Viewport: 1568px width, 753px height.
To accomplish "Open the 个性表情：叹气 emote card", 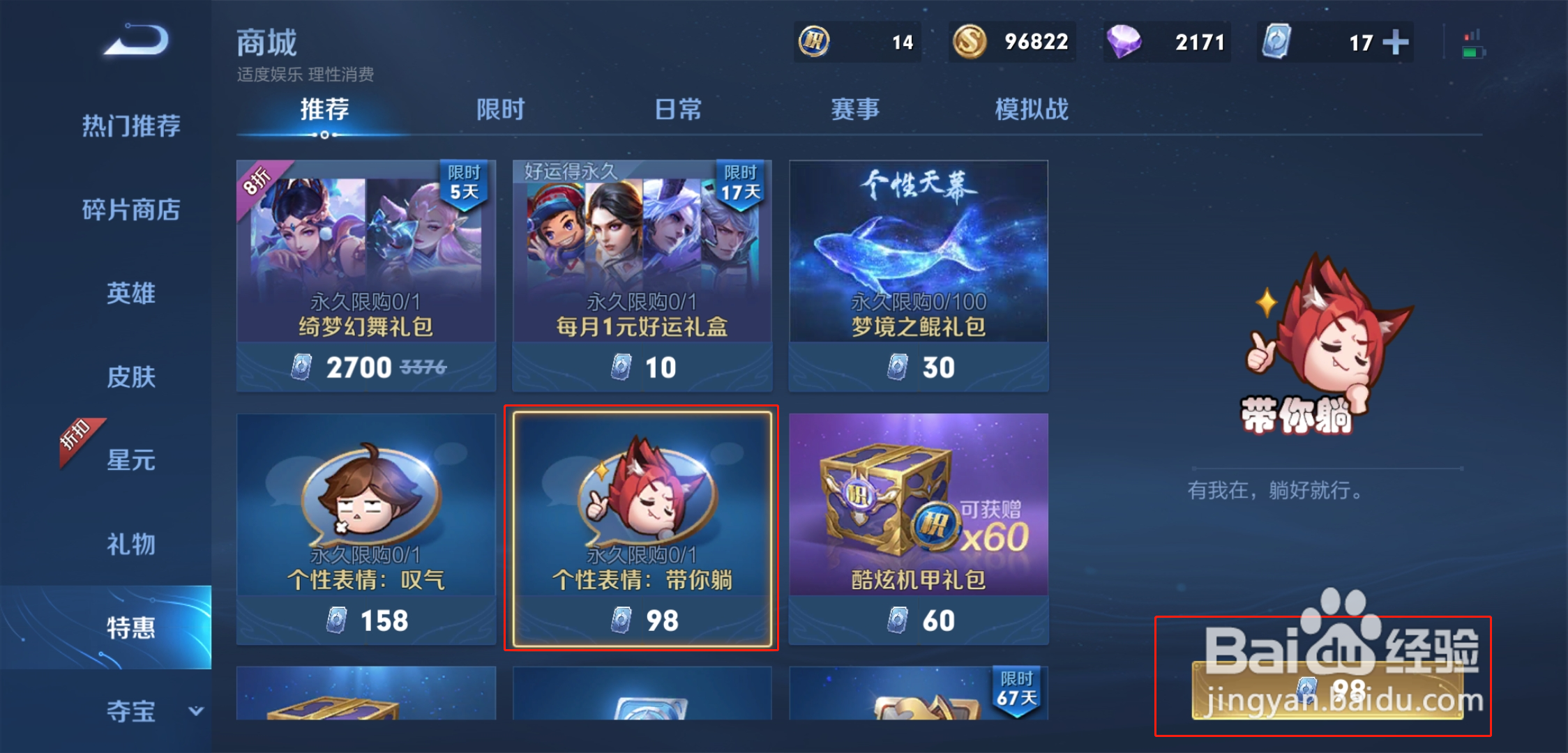I will [365, 523].
